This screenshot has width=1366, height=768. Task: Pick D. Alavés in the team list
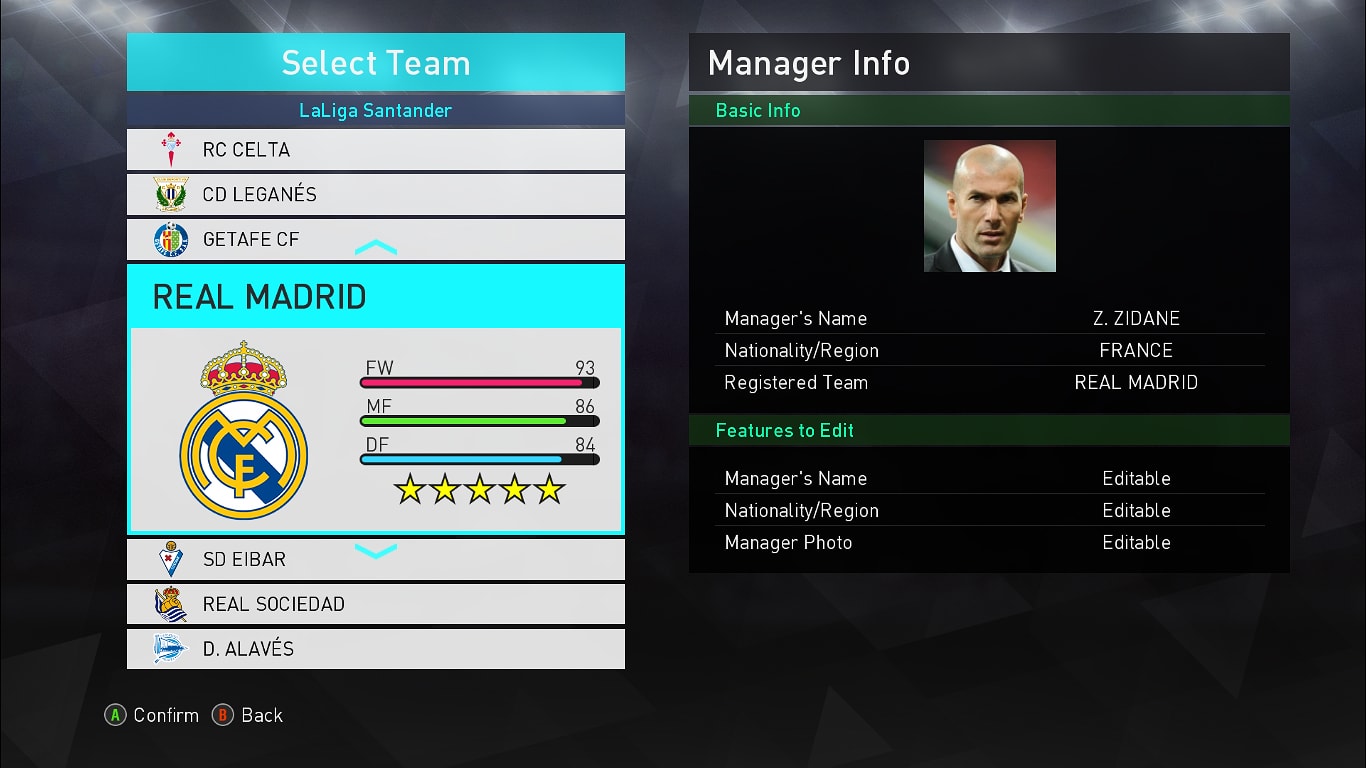click(x=375, y=649)
